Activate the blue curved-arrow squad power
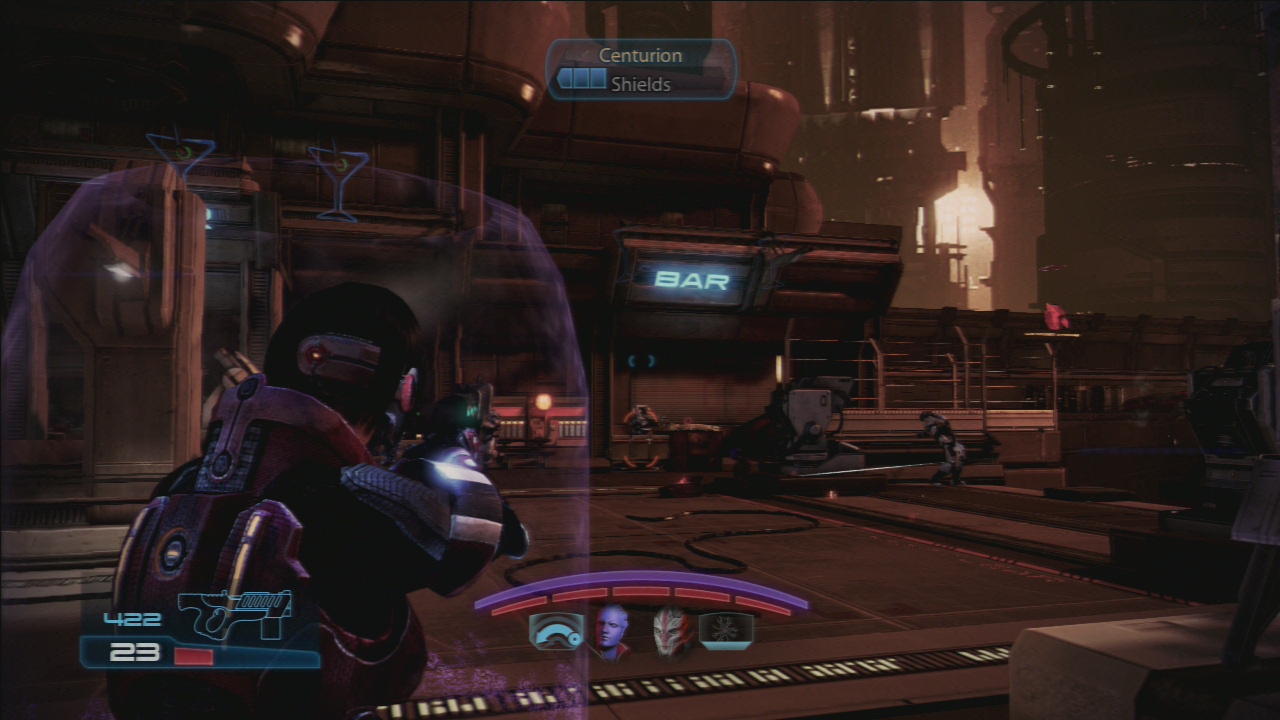 tap(556, 632)
